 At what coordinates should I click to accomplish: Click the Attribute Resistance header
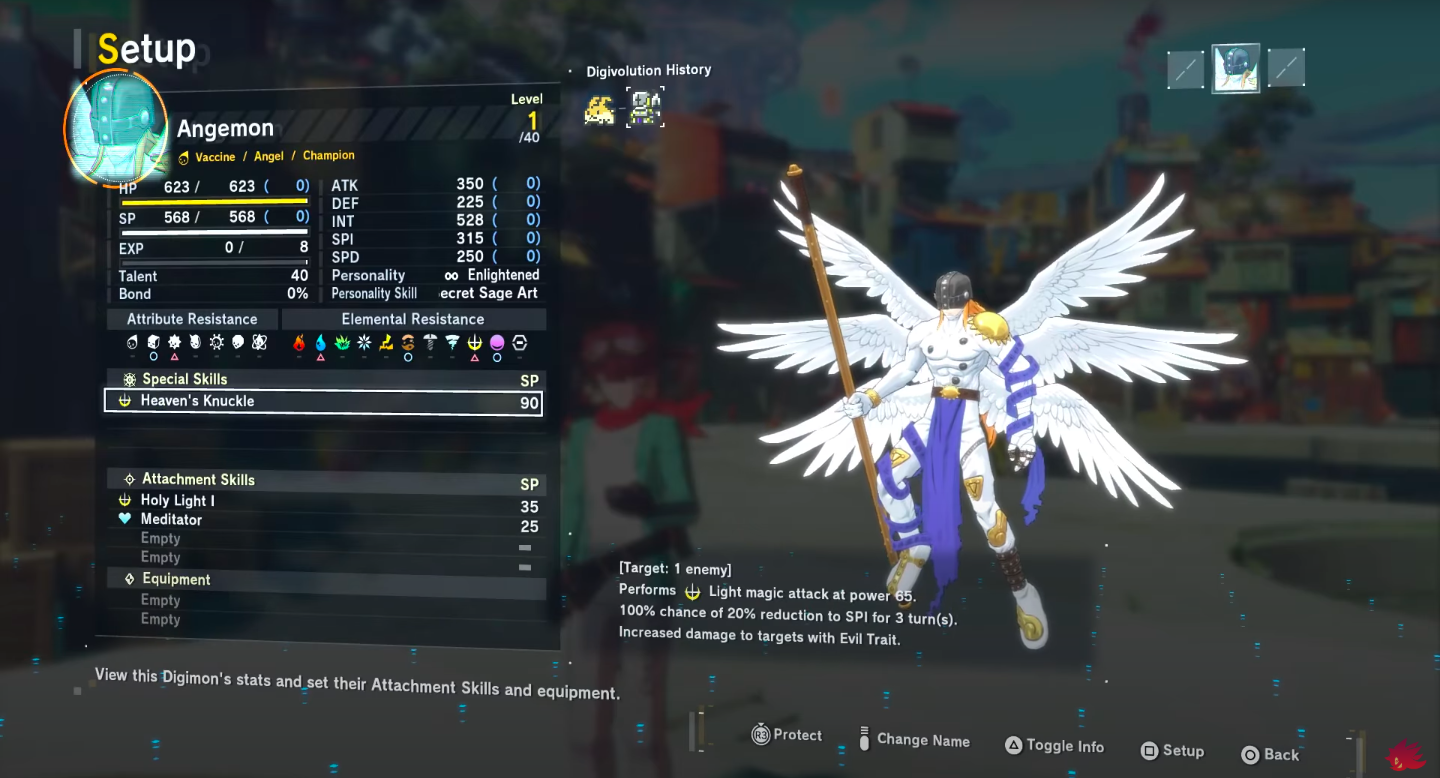pyautogui.click(x=192, y=320)
